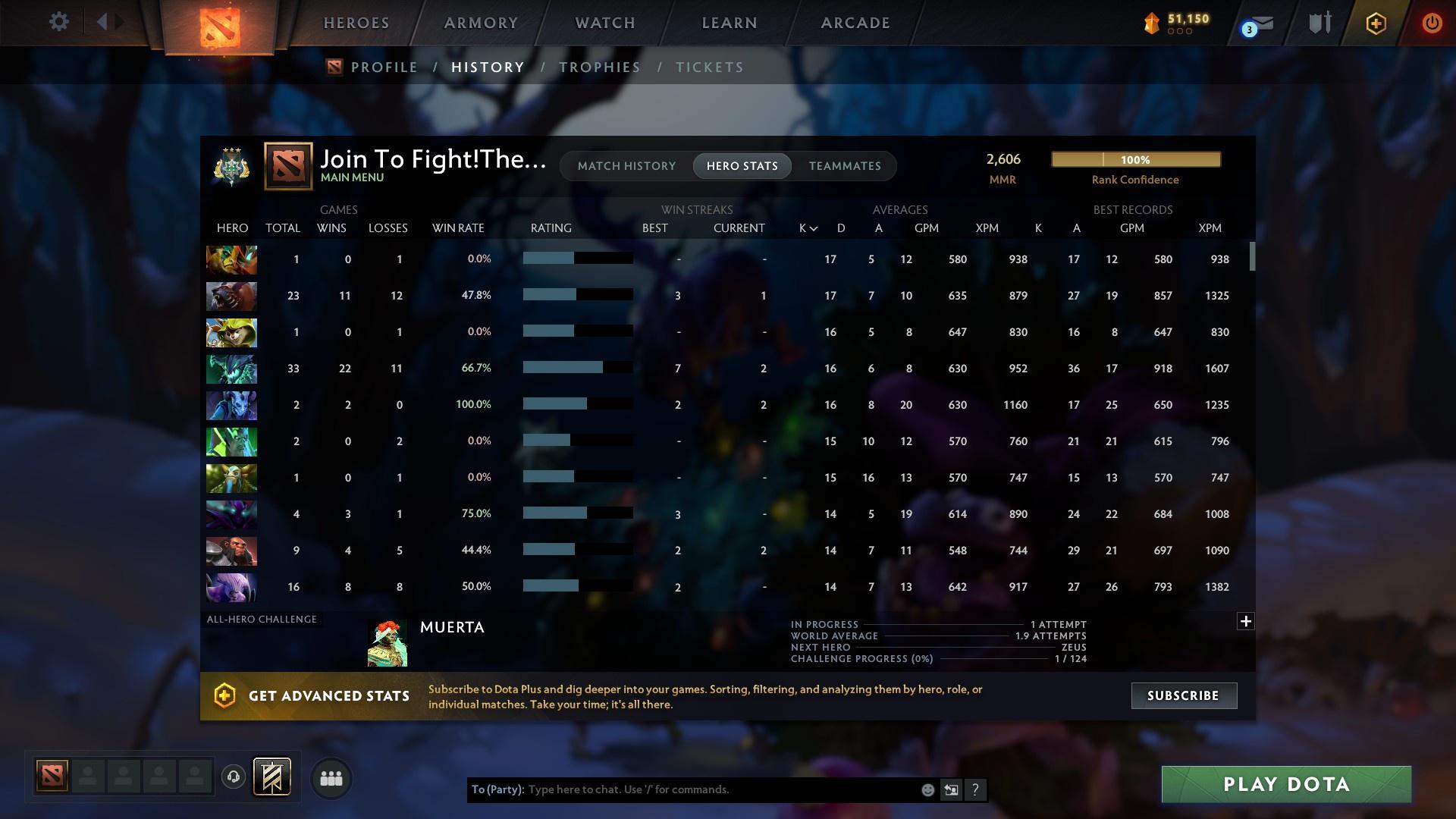
Task: Open the settings gear
Action: click(59, 21)
